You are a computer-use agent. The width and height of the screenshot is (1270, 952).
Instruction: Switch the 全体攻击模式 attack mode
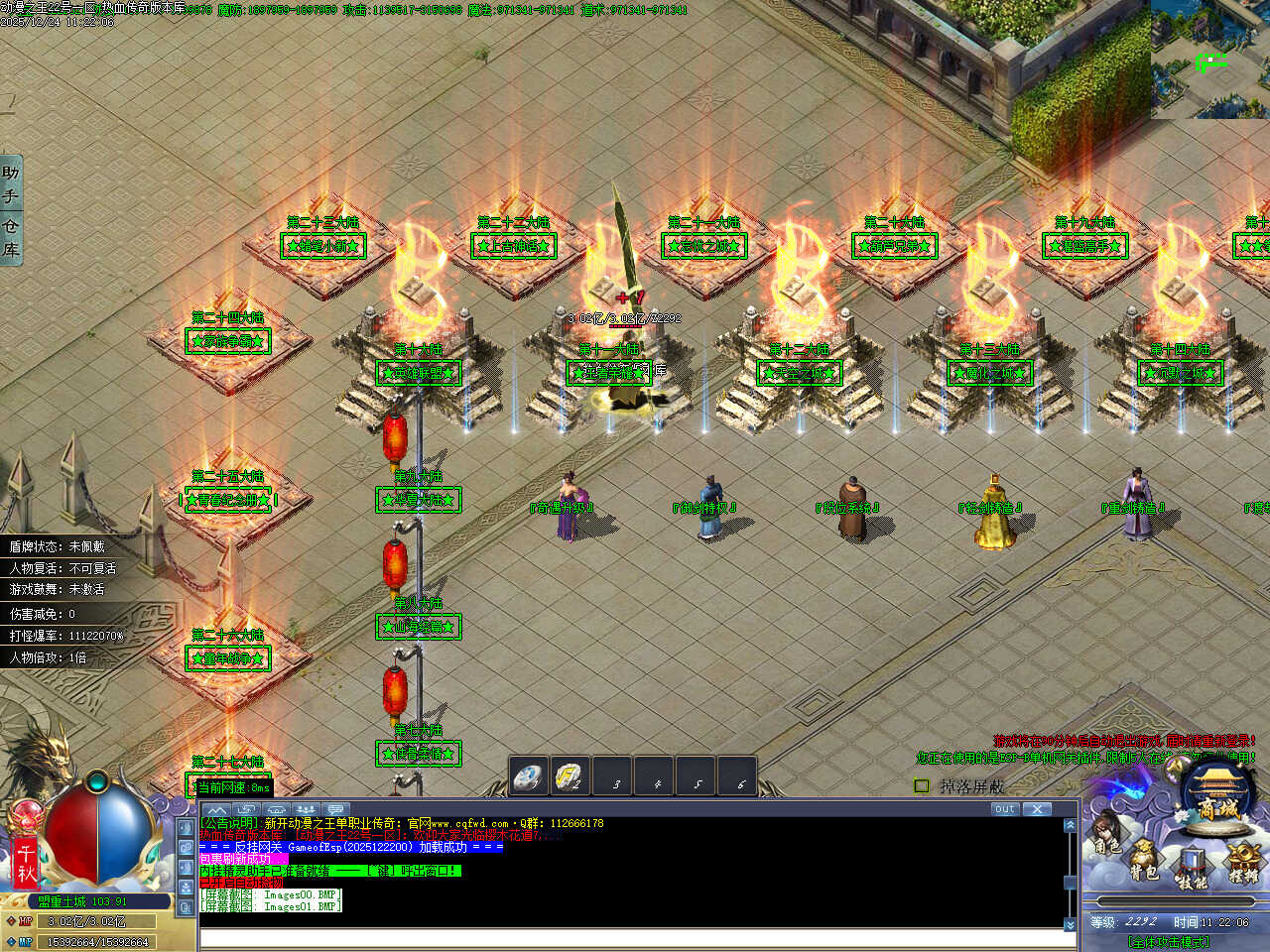pos(1168,941)
